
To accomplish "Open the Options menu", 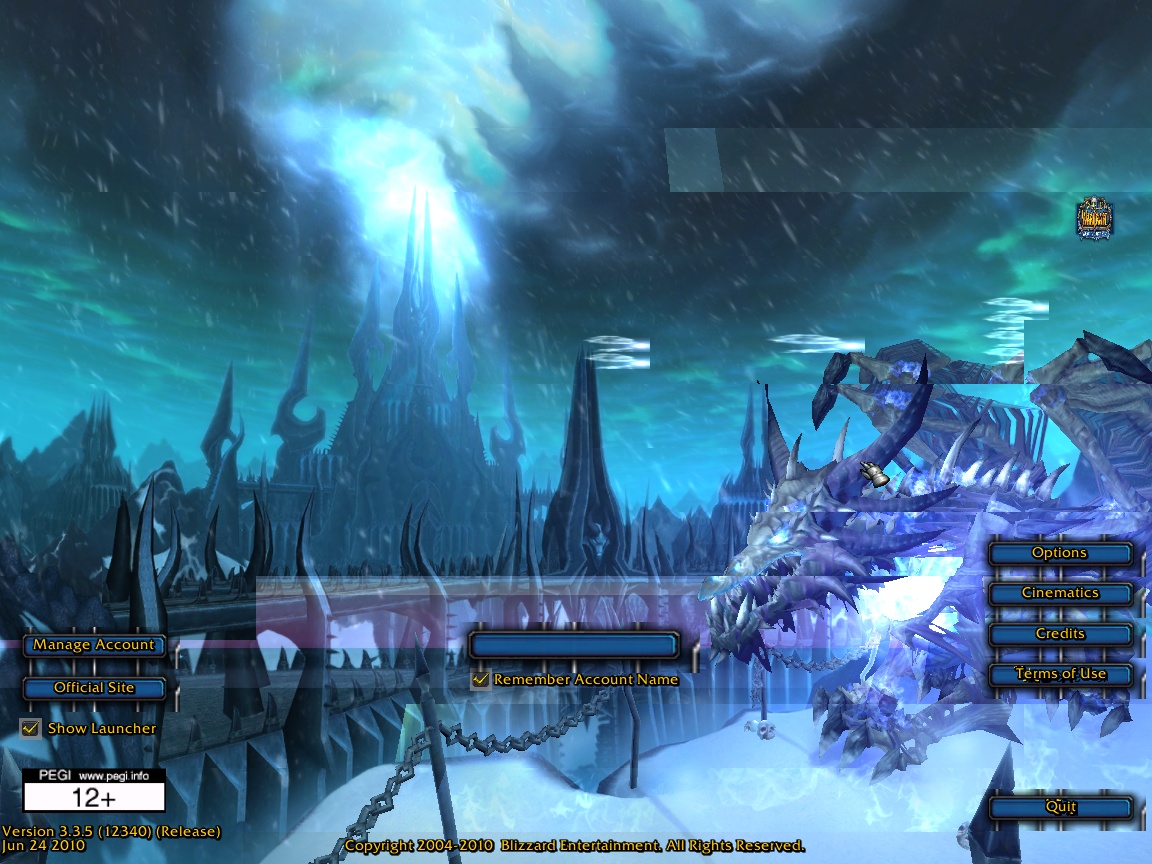I will (x=1059, y=553).
